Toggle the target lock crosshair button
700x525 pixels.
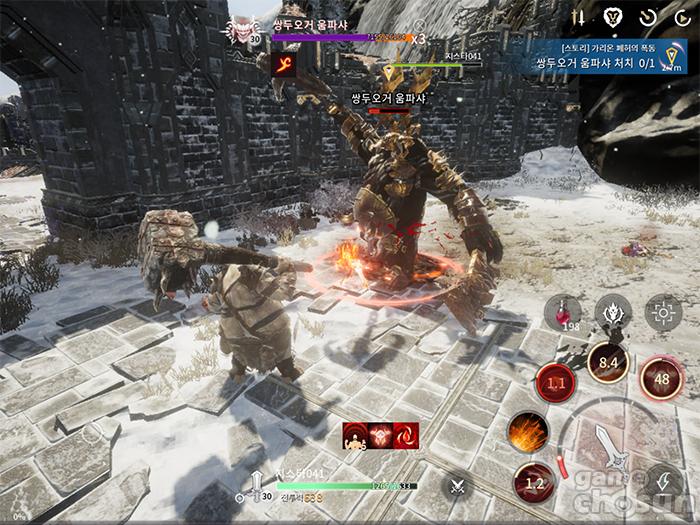(663, 312)
